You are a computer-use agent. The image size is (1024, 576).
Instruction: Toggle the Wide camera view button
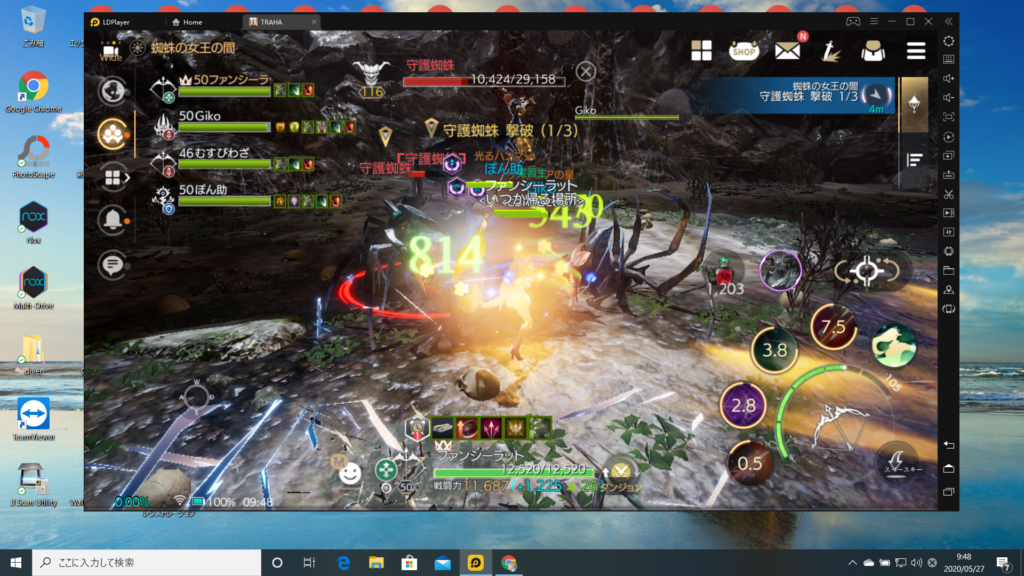pos(111,50)
